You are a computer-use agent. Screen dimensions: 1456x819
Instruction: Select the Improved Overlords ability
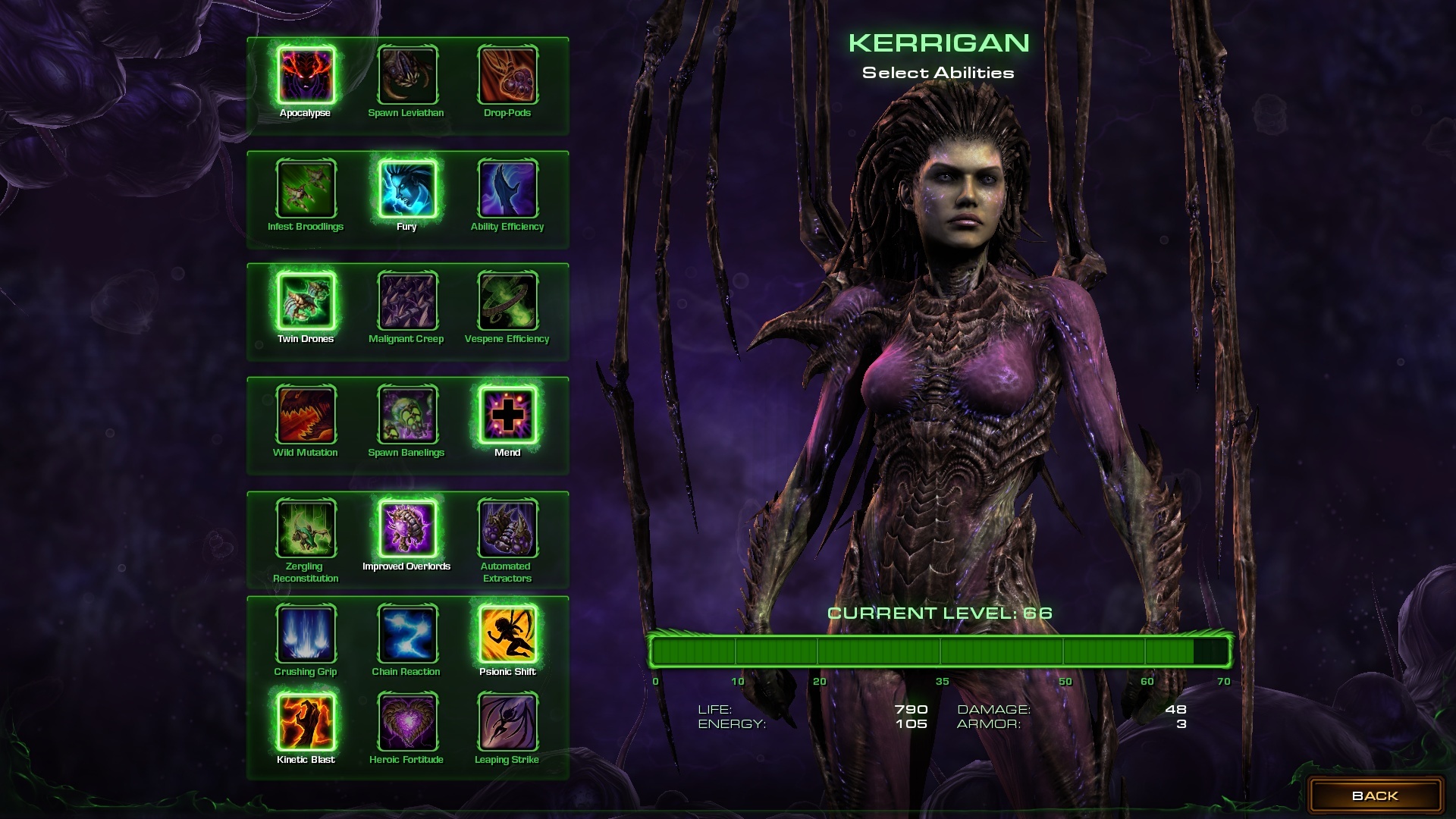pos(407,529)
